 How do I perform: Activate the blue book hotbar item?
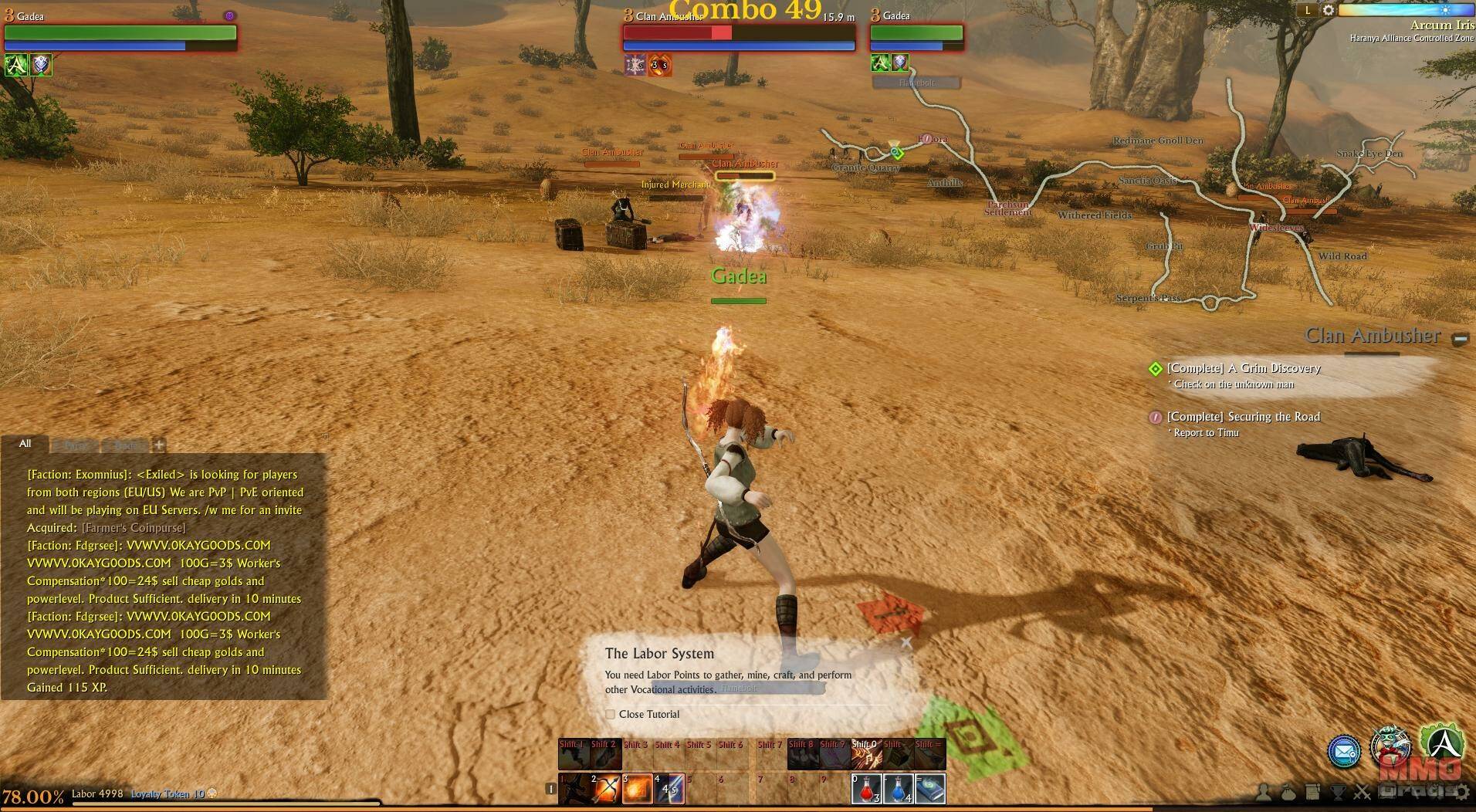930,789
